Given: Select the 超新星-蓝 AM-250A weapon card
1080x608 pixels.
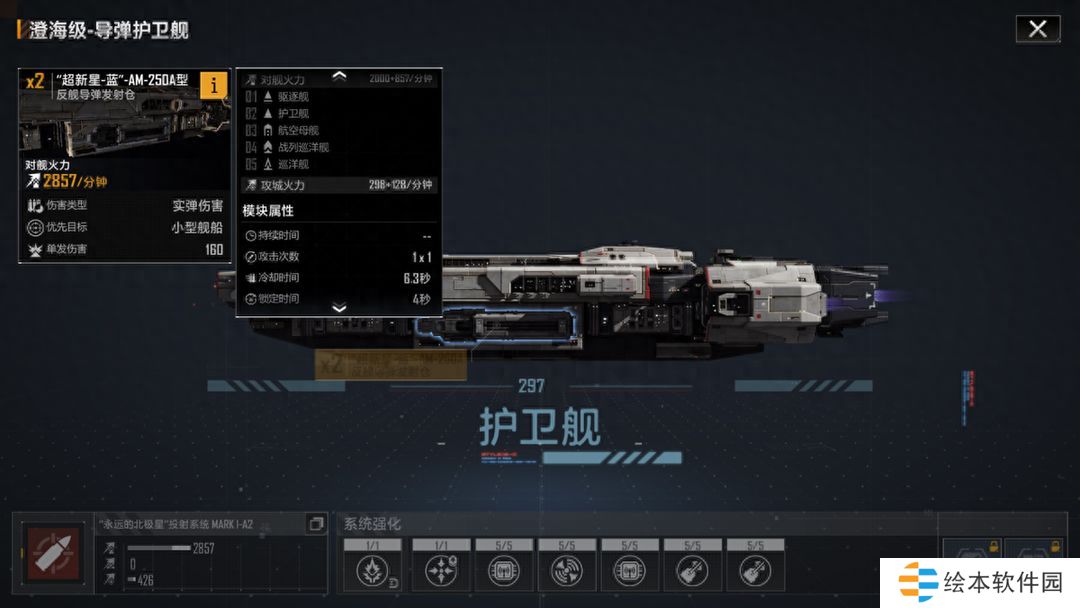Looking at the screenshot, I should click(x=124, y=165).
